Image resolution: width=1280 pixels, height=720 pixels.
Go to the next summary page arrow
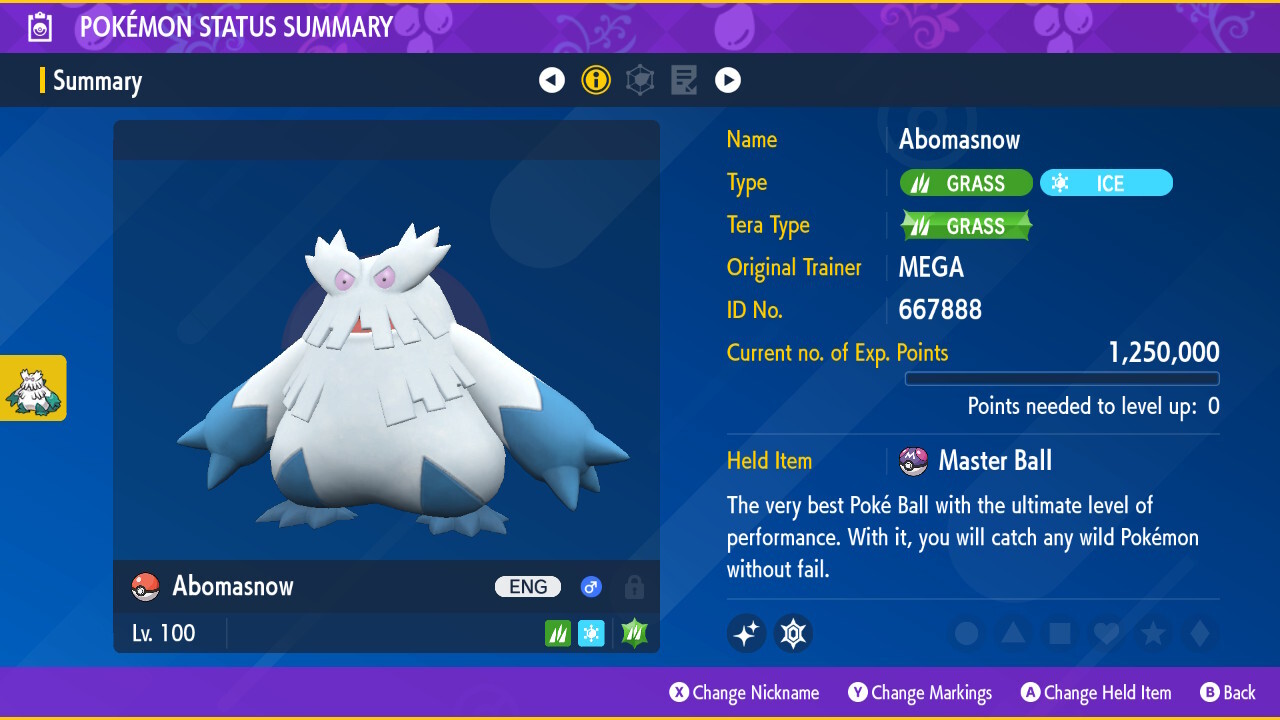728,80
